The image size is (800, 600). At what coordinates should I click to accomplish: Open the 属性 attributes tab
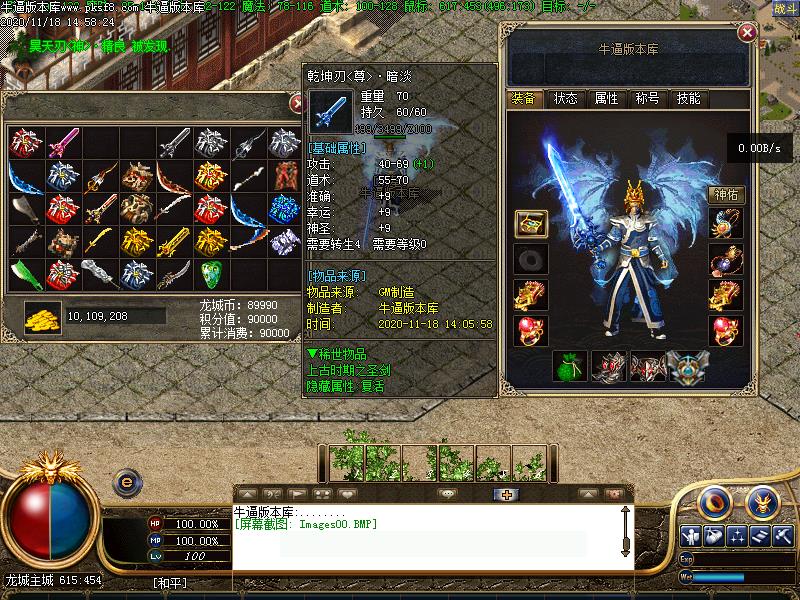(607, 98)
